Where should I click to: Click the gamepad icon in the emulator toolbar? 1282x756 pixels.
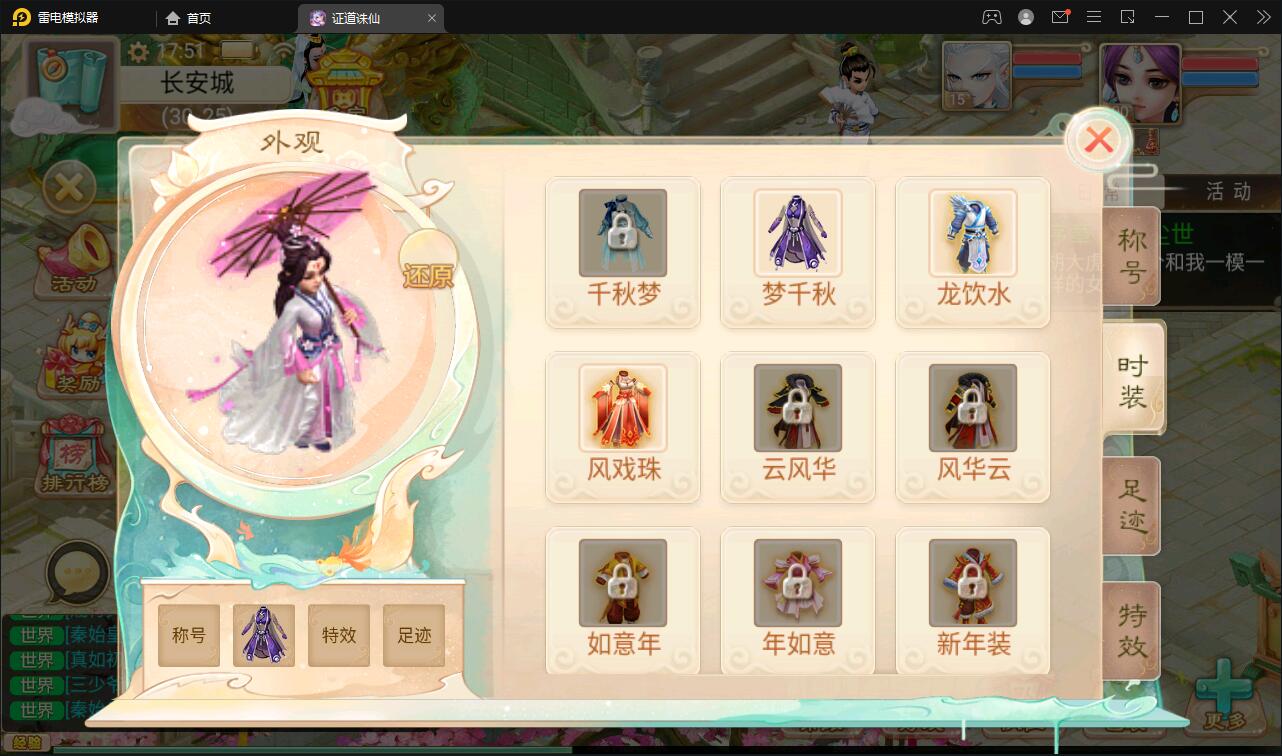(x=991, y=17)
